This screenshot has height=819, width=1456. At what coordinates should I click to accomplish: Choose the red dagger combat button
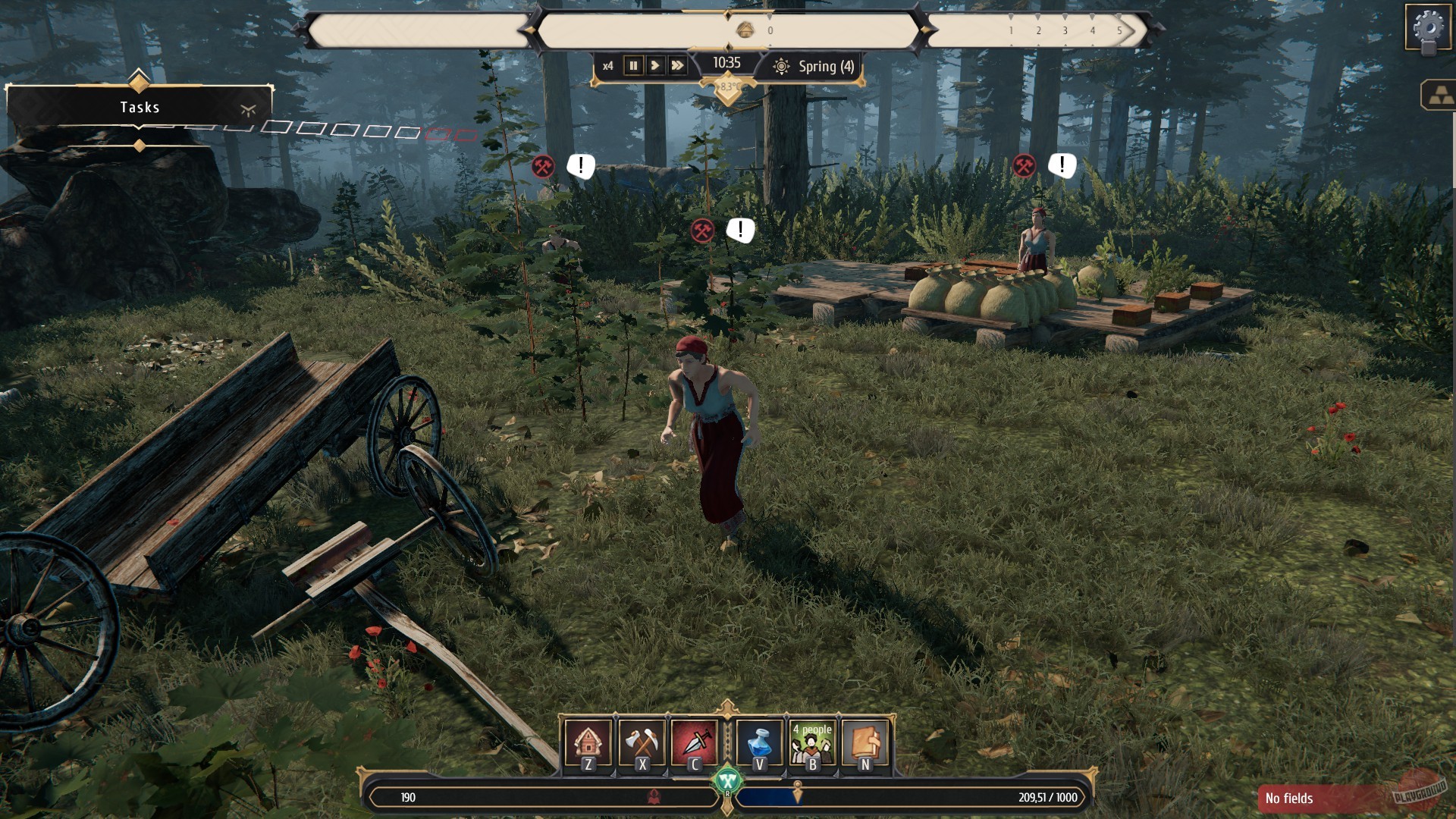[x=695, y=743]
